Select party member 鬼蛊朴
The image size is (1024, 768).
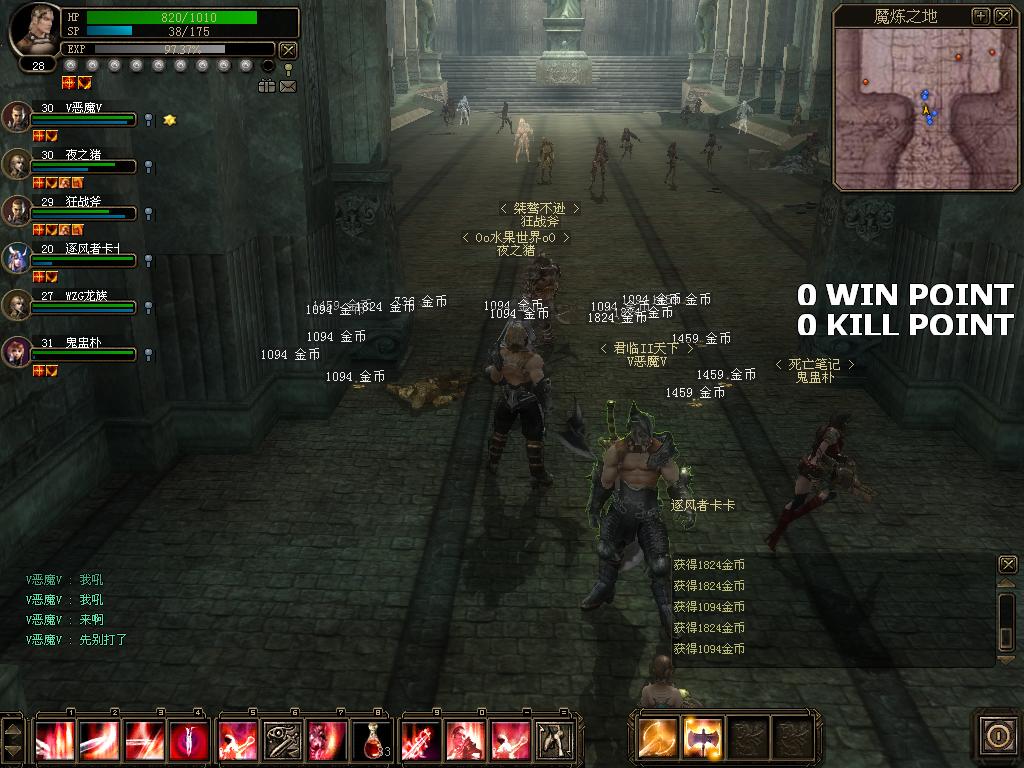pos(17,351)
